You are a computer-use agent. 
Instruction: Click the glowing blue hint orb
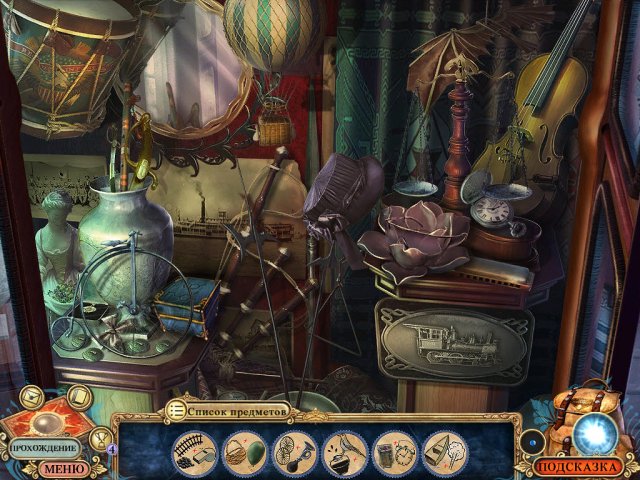pyautogui.click(x=594, y=434)
